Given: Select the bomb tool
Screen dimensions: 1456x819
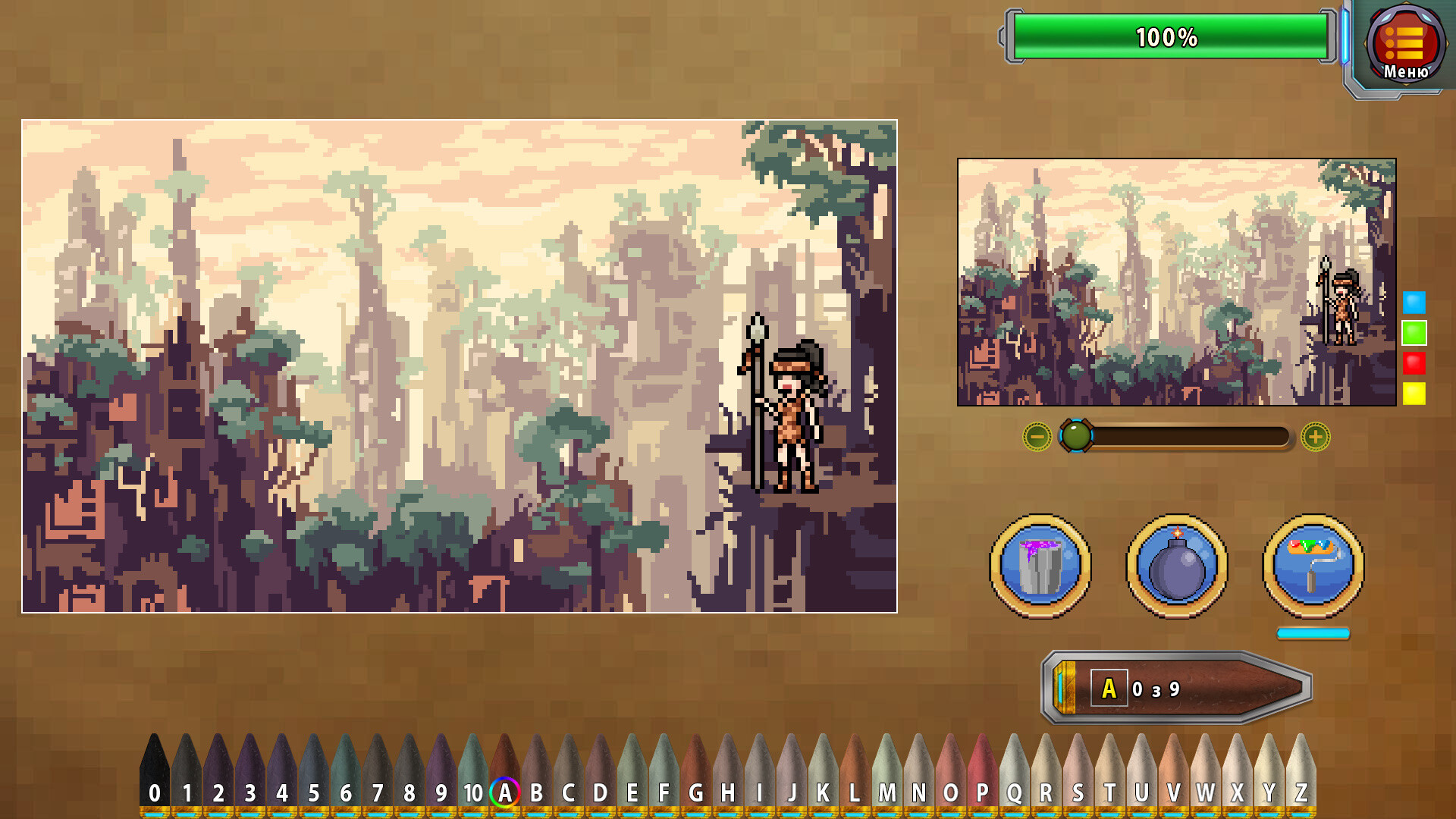Looking at the screenshot, I should pos(1176,567).
